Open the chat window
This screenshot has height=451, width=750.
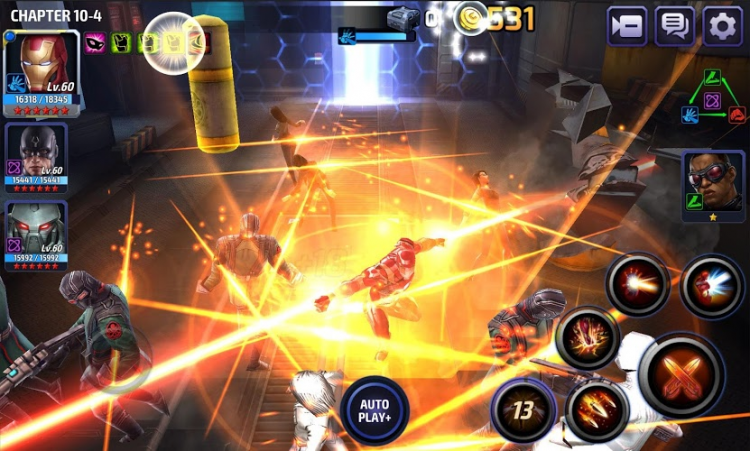click(675, 26)
